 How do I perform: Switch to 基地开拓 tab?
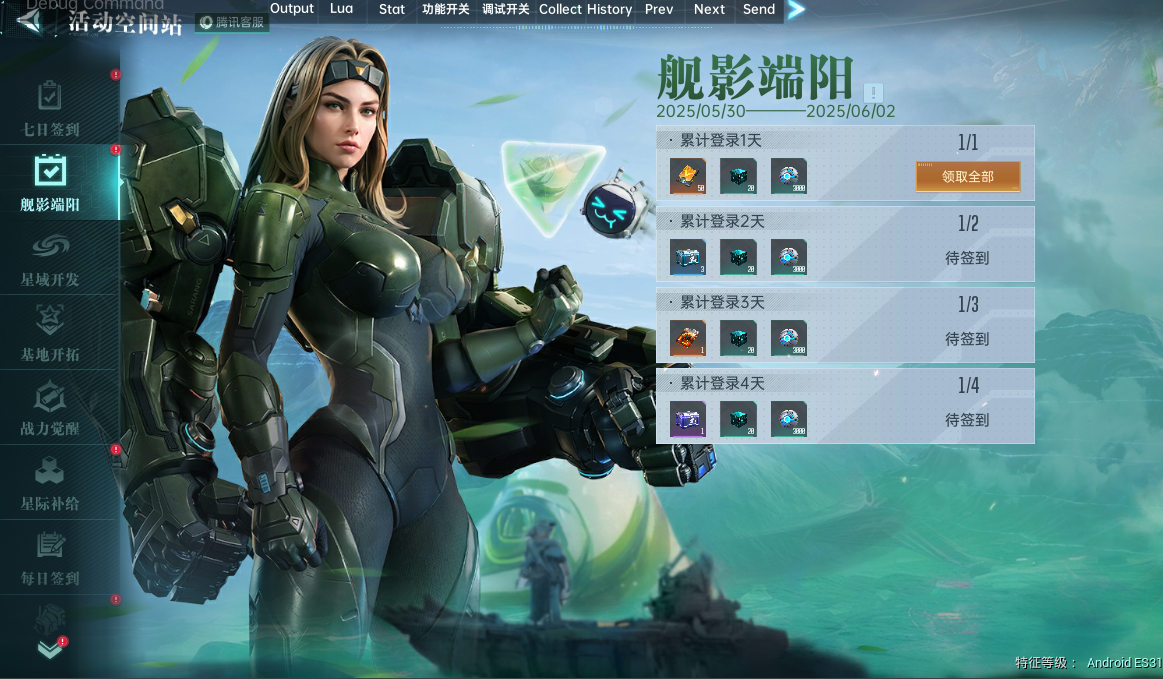click(50, 333)
